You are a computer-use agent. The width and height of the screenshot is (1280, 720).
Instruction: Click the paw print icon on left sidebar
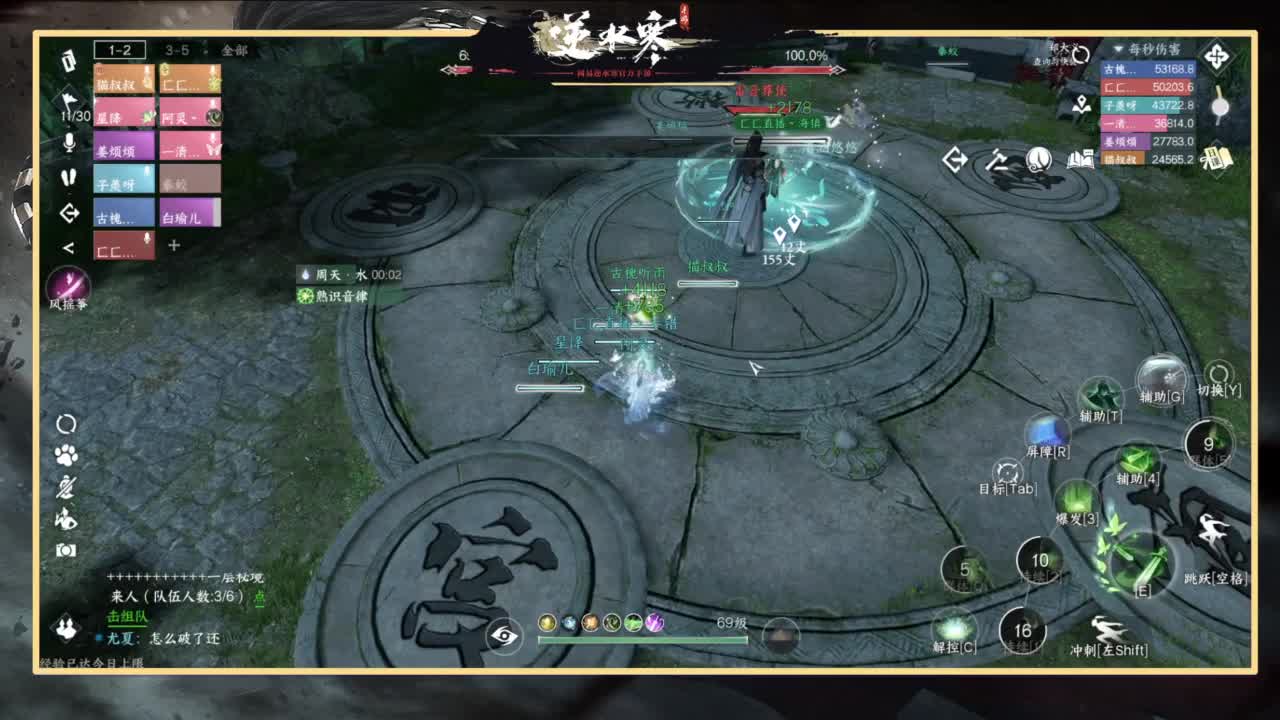(66, 456)
